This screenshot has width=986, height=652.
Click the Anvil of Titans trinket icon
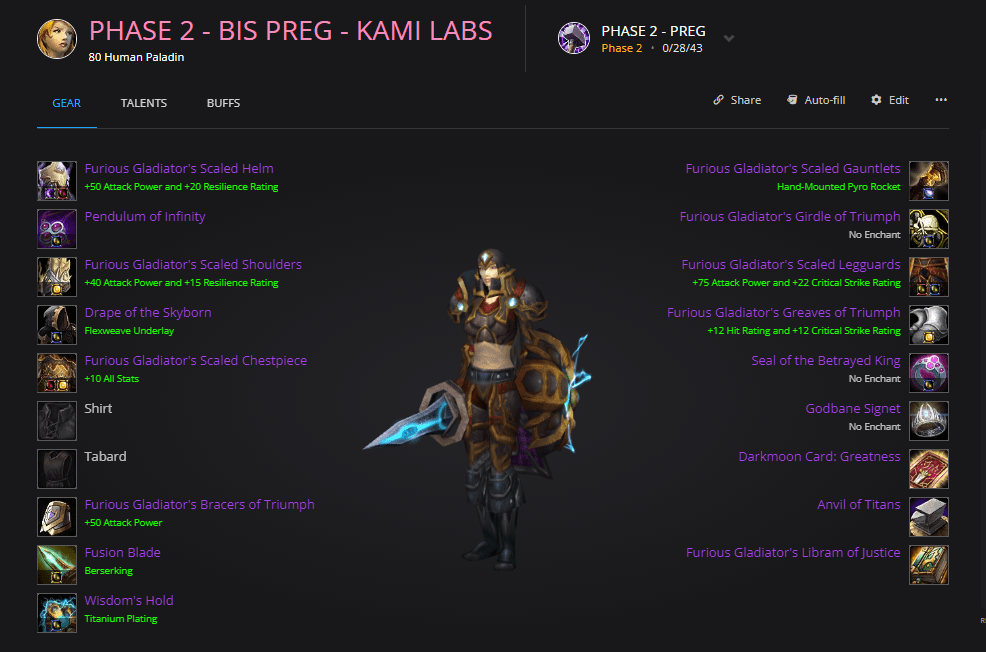tap(929, 517)
